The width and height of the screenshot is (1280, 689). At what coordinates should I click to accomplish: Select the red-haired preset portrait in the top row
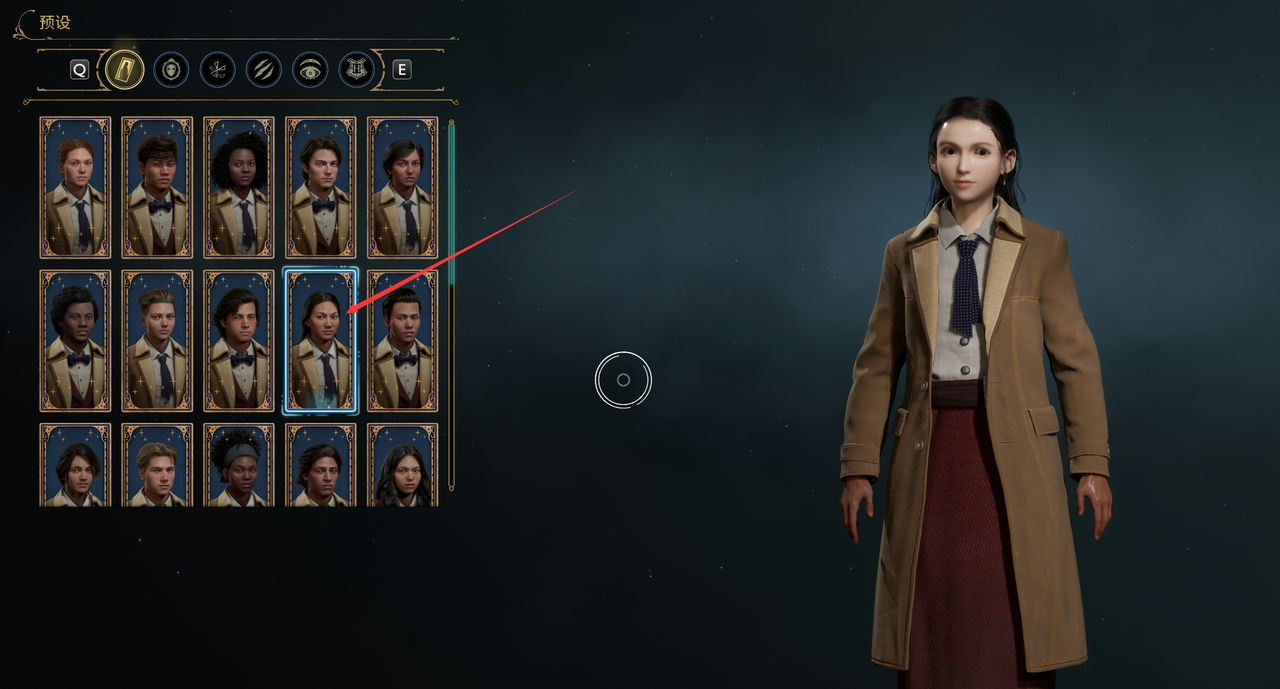coord(75,187)
